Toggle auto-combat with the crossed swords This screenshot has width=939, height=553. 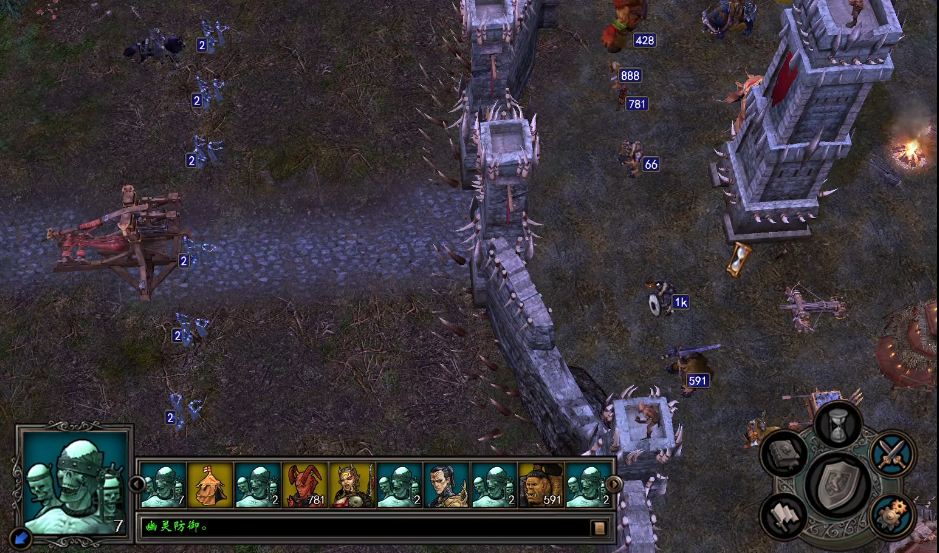coord(891,454)
